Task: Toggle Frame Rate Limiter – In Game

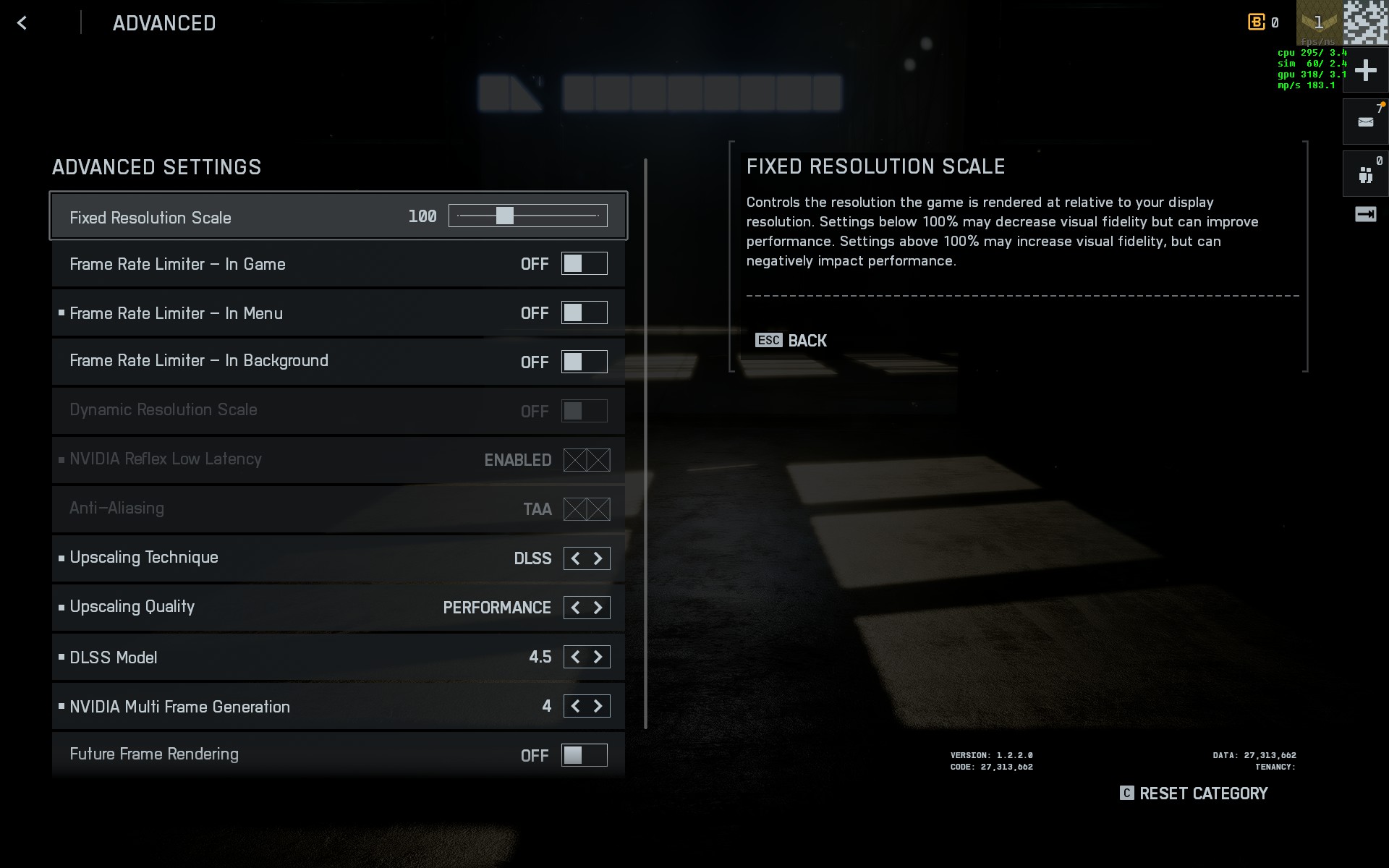Action: 584,264
